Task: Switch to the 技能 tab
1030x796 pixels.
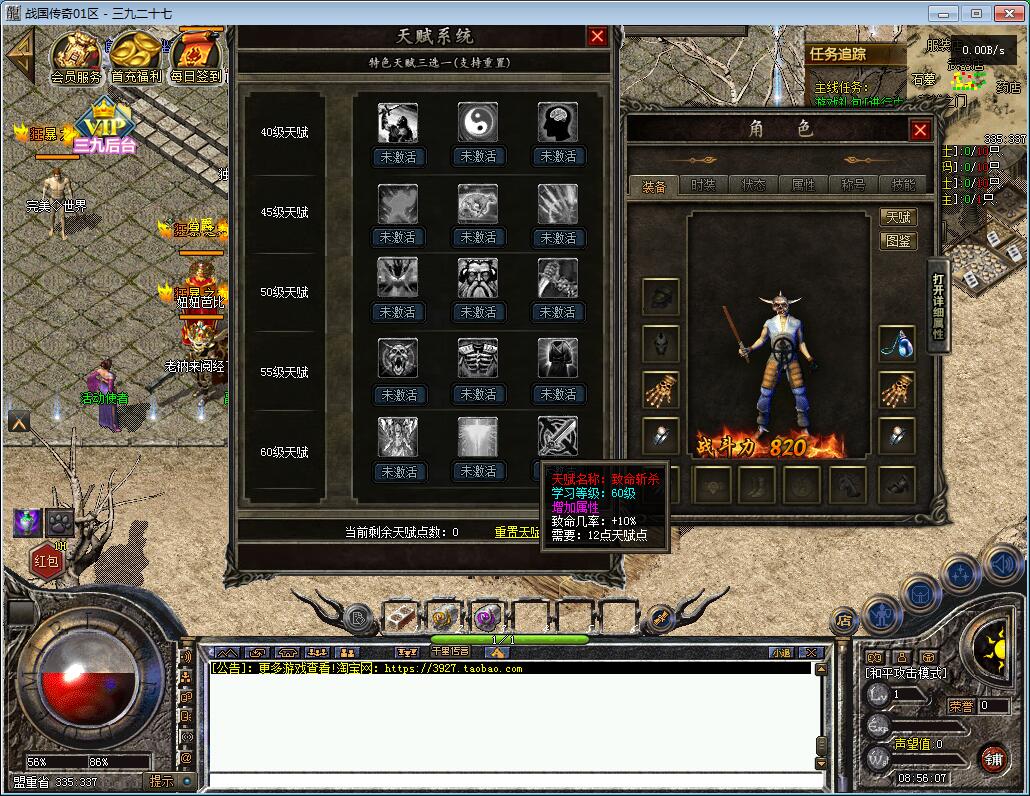Action: pos(902,185)
